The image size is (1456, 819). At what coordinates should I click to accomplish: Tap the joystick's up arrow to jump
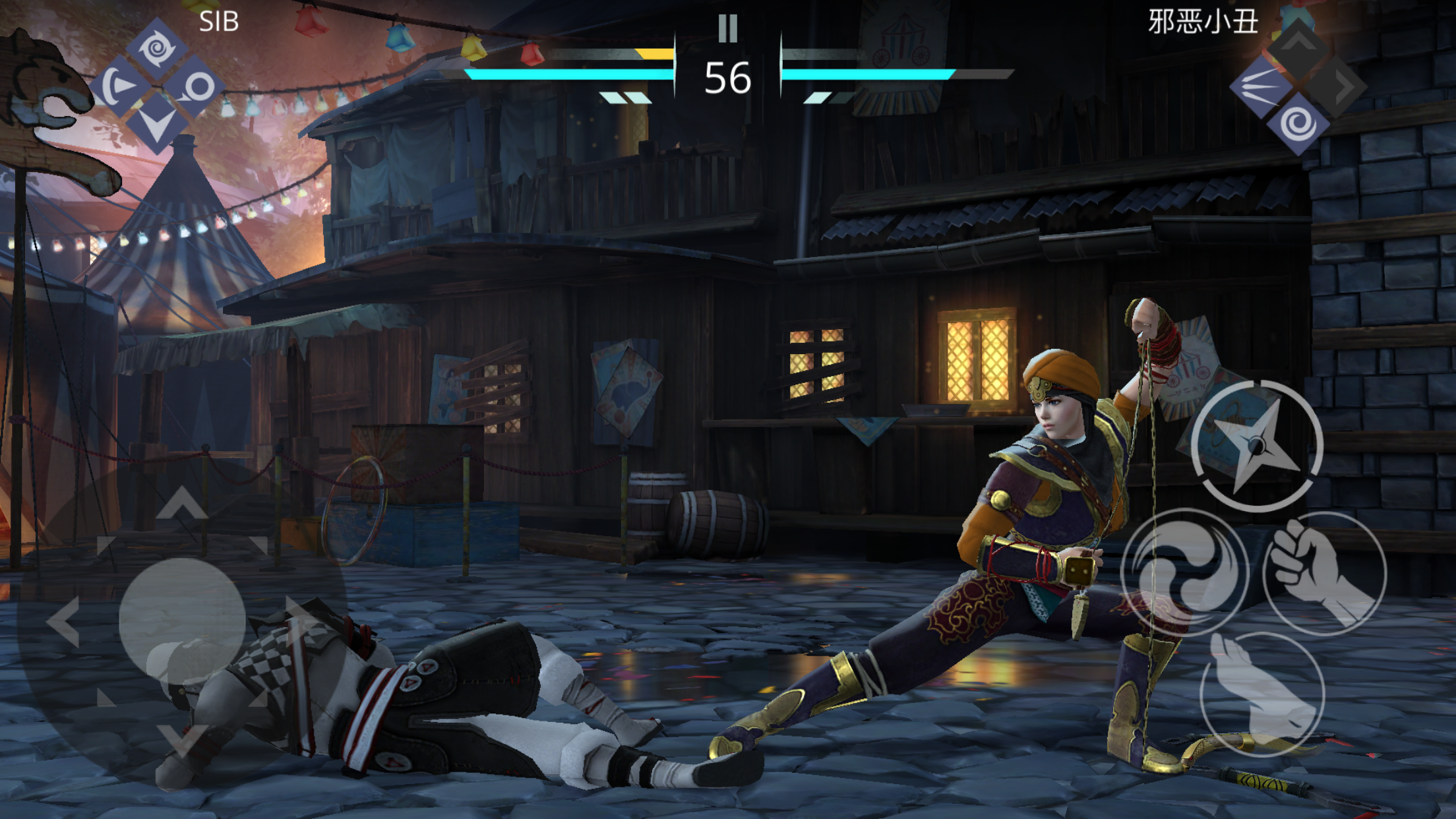click(x=182, y=503)
